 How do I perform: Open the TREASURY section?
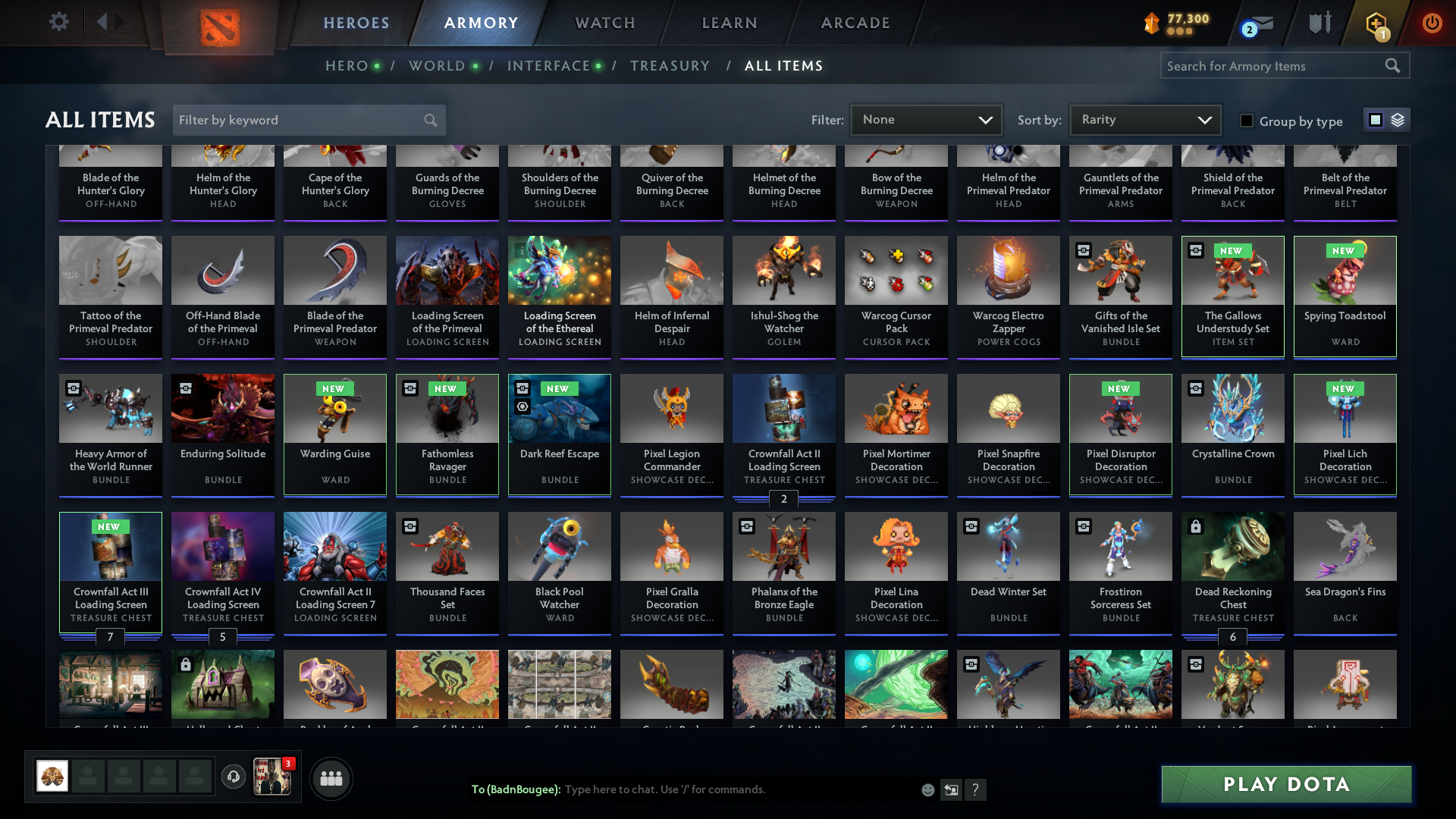(x=670, y=66)
